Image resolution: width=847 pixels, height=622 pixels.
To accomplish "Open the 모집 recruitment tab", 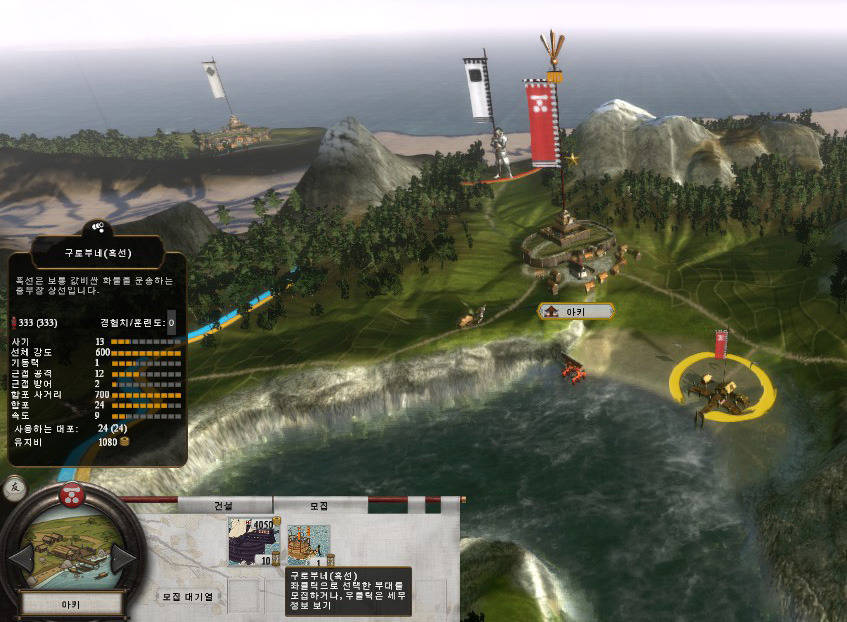I will tap(318, 505).
